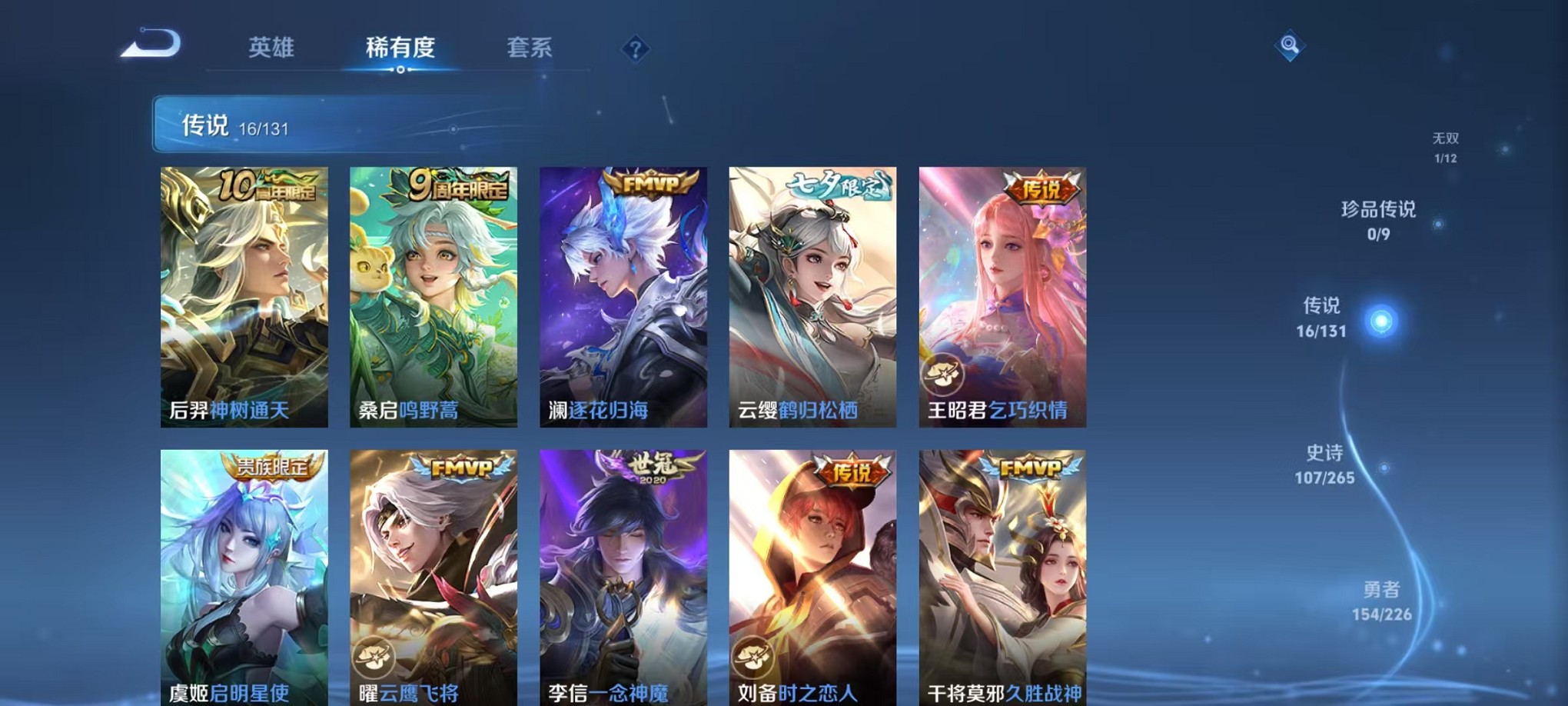Select the 稀有度 tab
1568x706 pixels.
402,48
